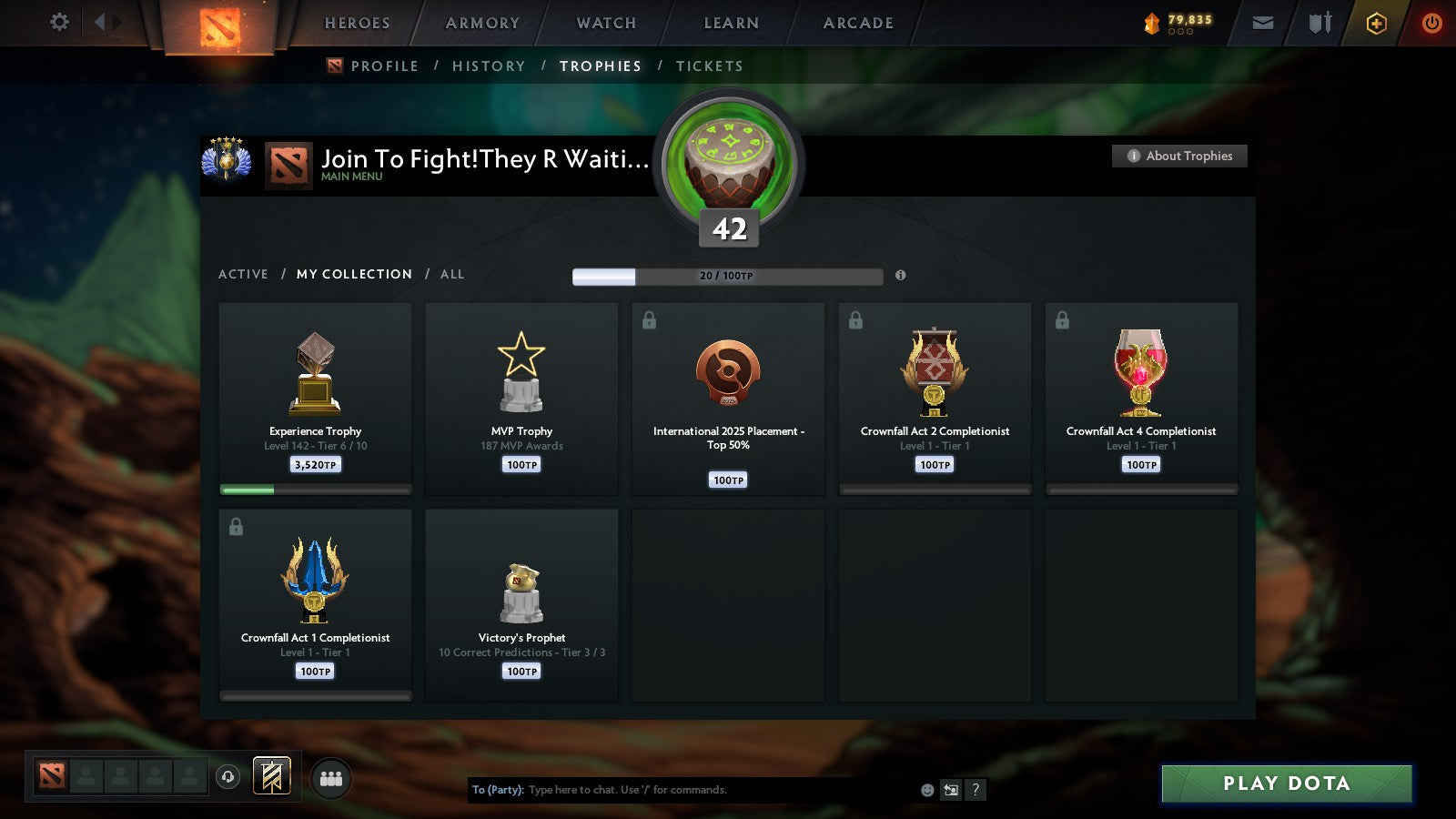The image size is (1456, 819).
Task: Click the info icon beside the TP progress bar
Action: pyautogui.click(x=901, y=276)
